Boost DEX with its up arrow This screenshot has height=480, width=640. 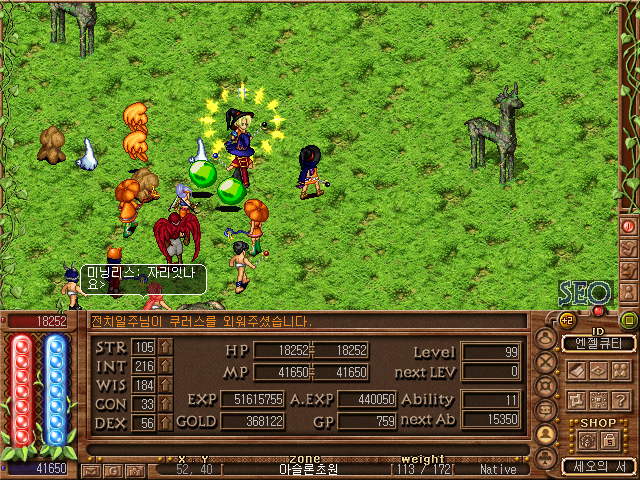166,423
